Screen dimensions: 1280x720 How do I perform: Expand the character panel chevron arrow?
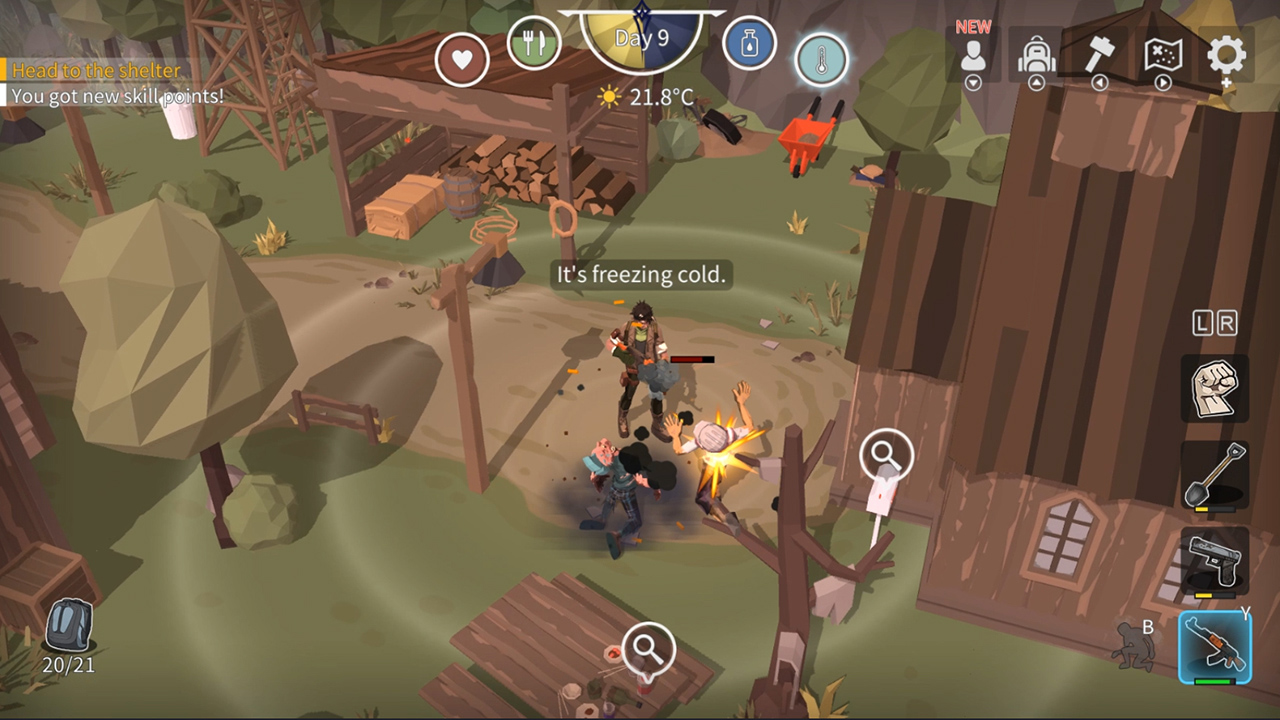coord(971,84)
